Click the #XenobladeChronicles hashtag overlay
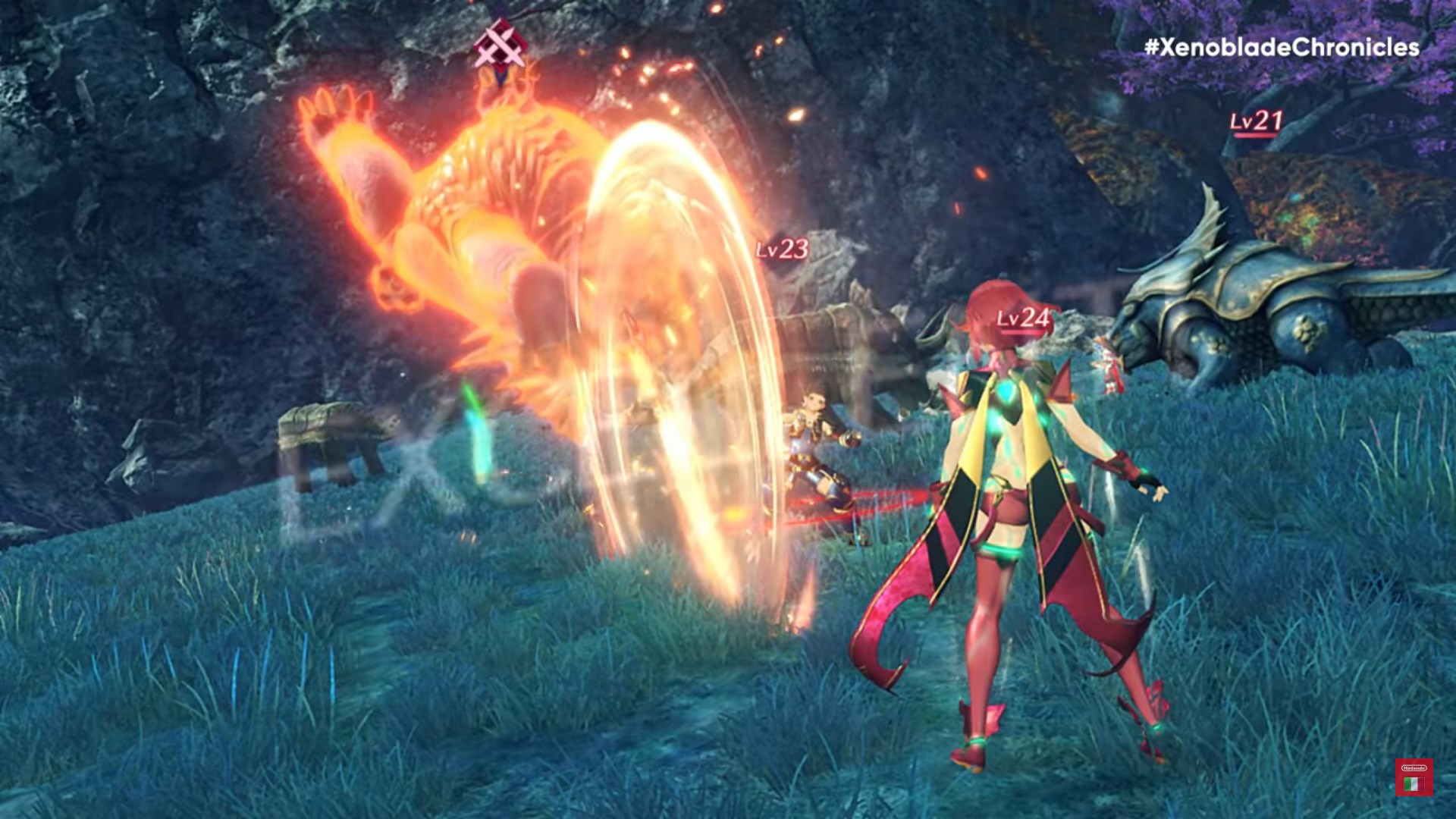This screenshot has height=819, width=1456. [1282, 48]
